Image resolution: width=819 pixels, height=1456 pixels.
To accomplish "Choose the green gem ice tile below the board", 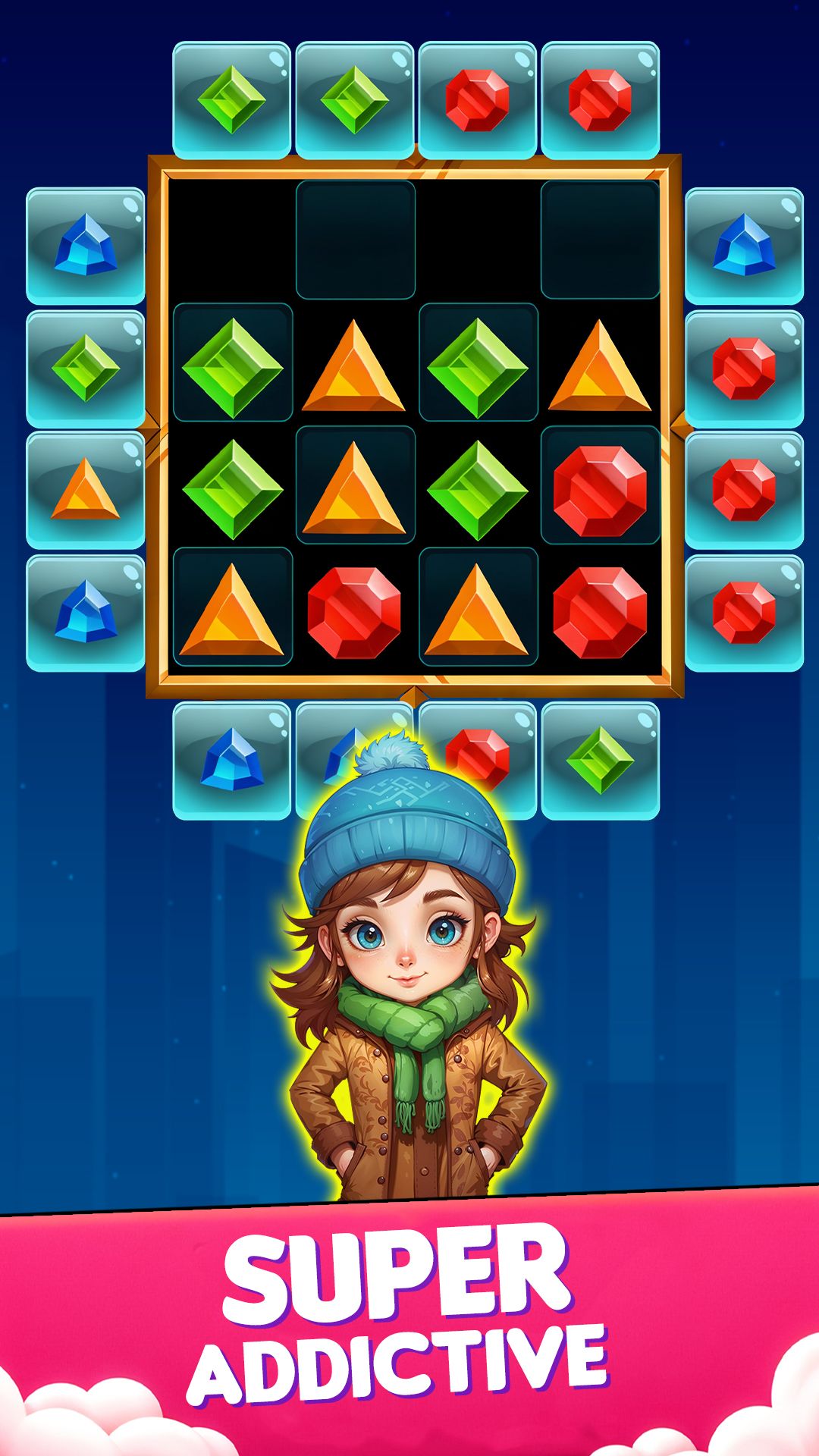I will click(x=600, y=760).
